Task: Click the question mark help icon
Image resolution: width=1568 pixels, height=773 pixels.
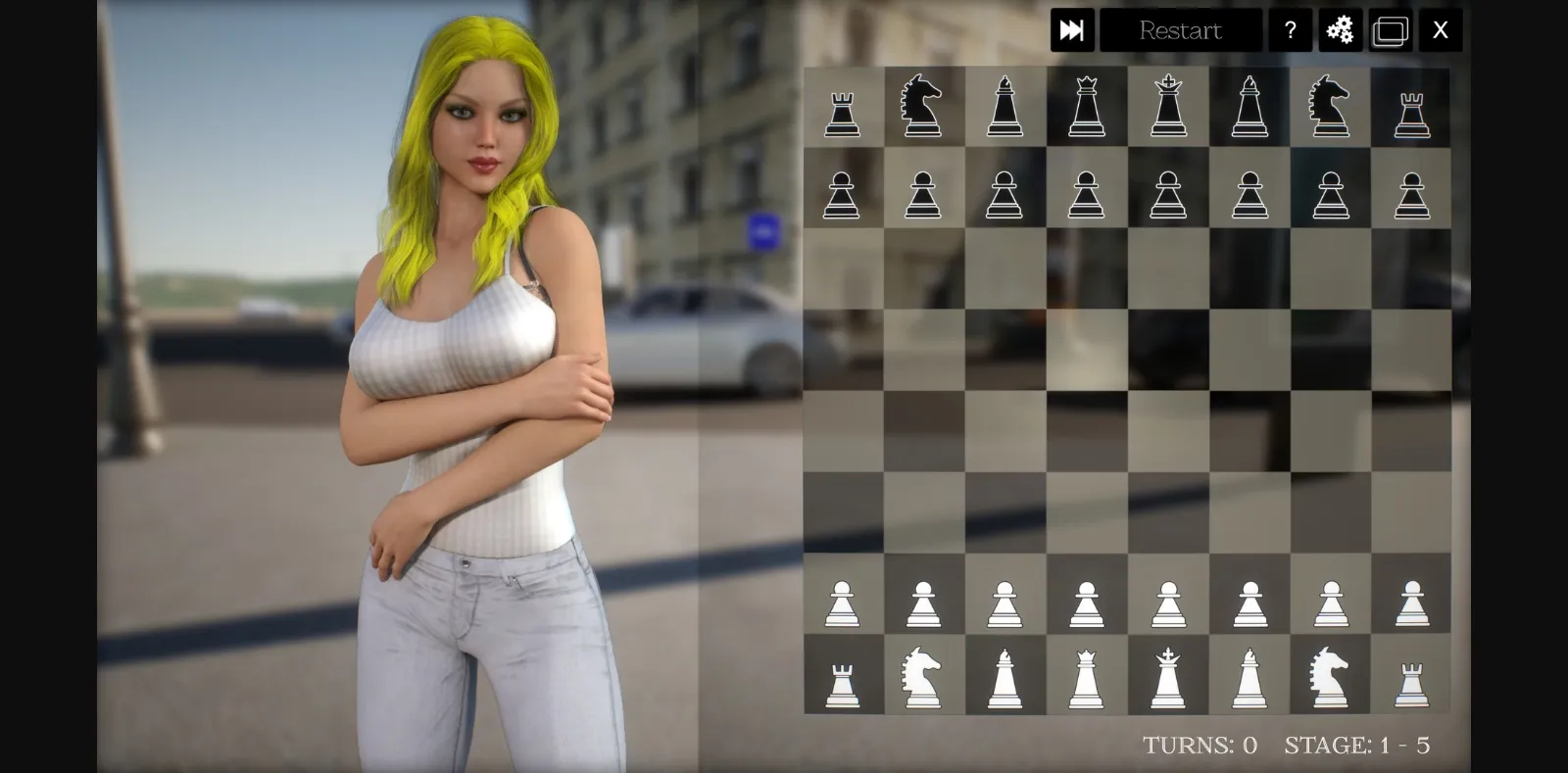Action: coord(1291,30)
